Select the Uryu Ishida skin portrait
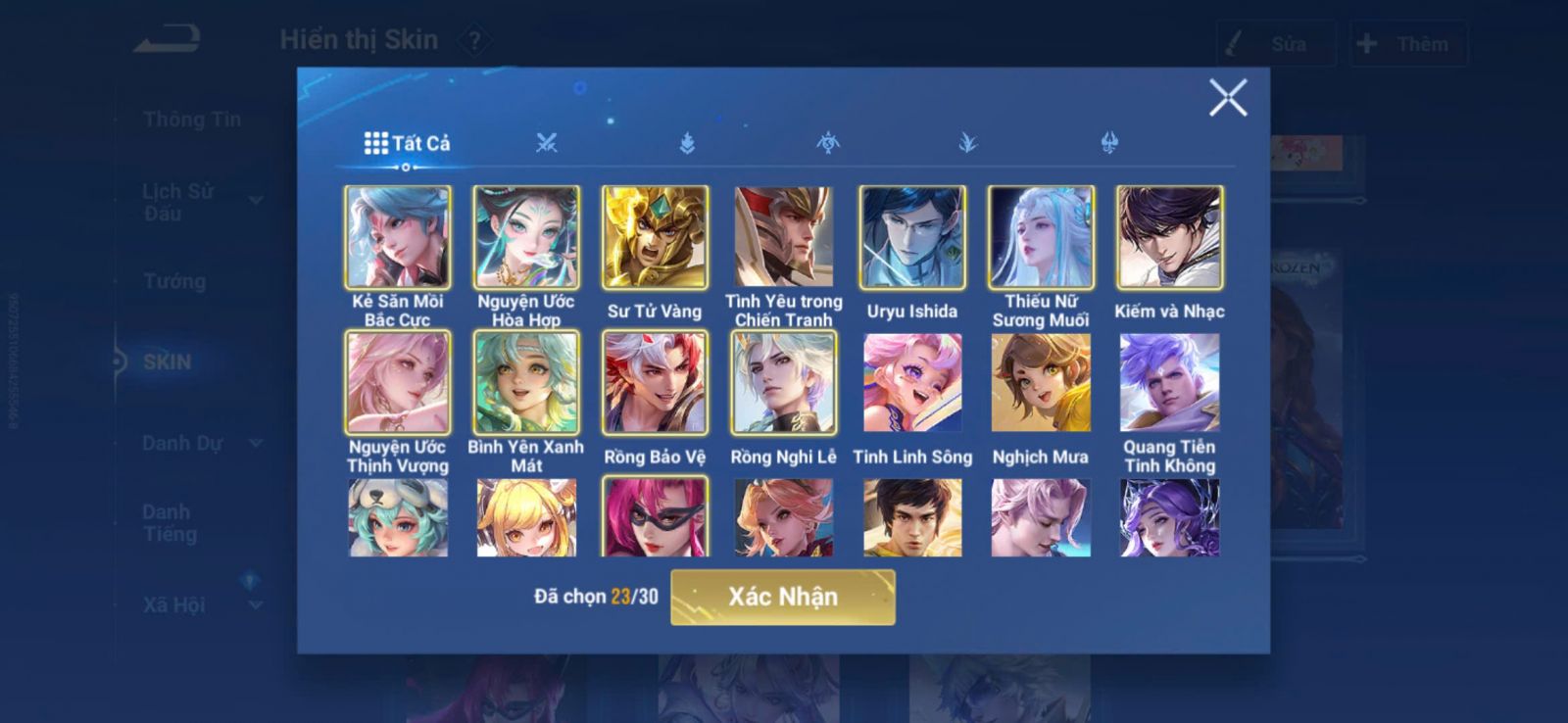This screenshot has width=1568, height=723. (x=911, y=237)
